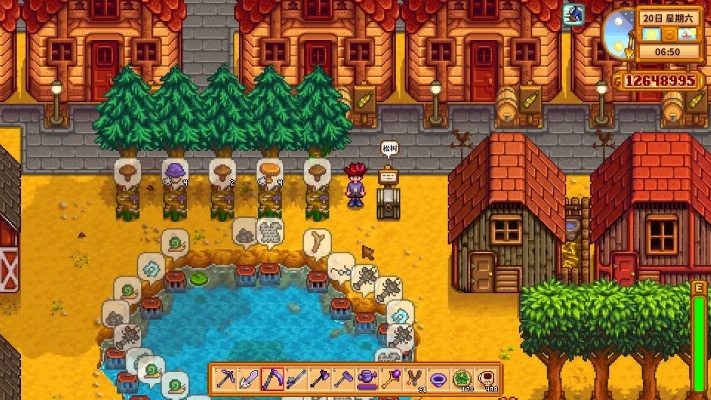The width and height of the screenshot is (711, 400).
Task: Click the buff icon beside the clock
Action: (x=573, y=14)
